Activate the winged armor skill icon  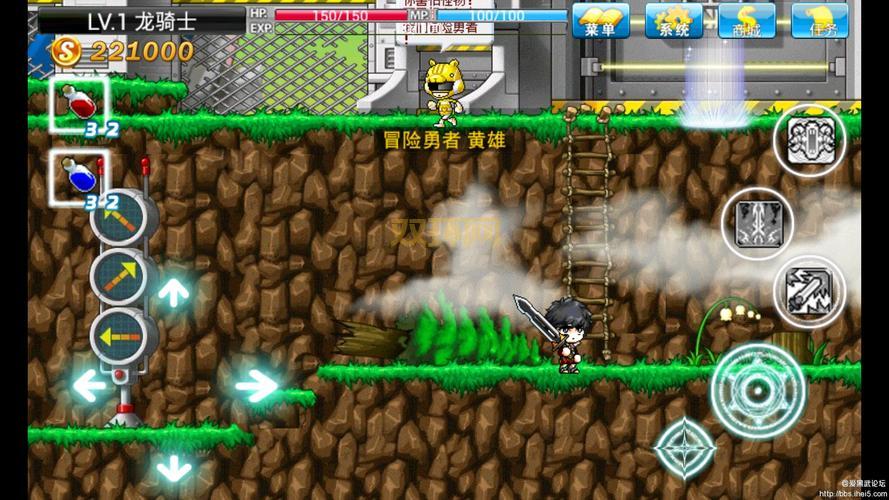click(x=810, y=140)
